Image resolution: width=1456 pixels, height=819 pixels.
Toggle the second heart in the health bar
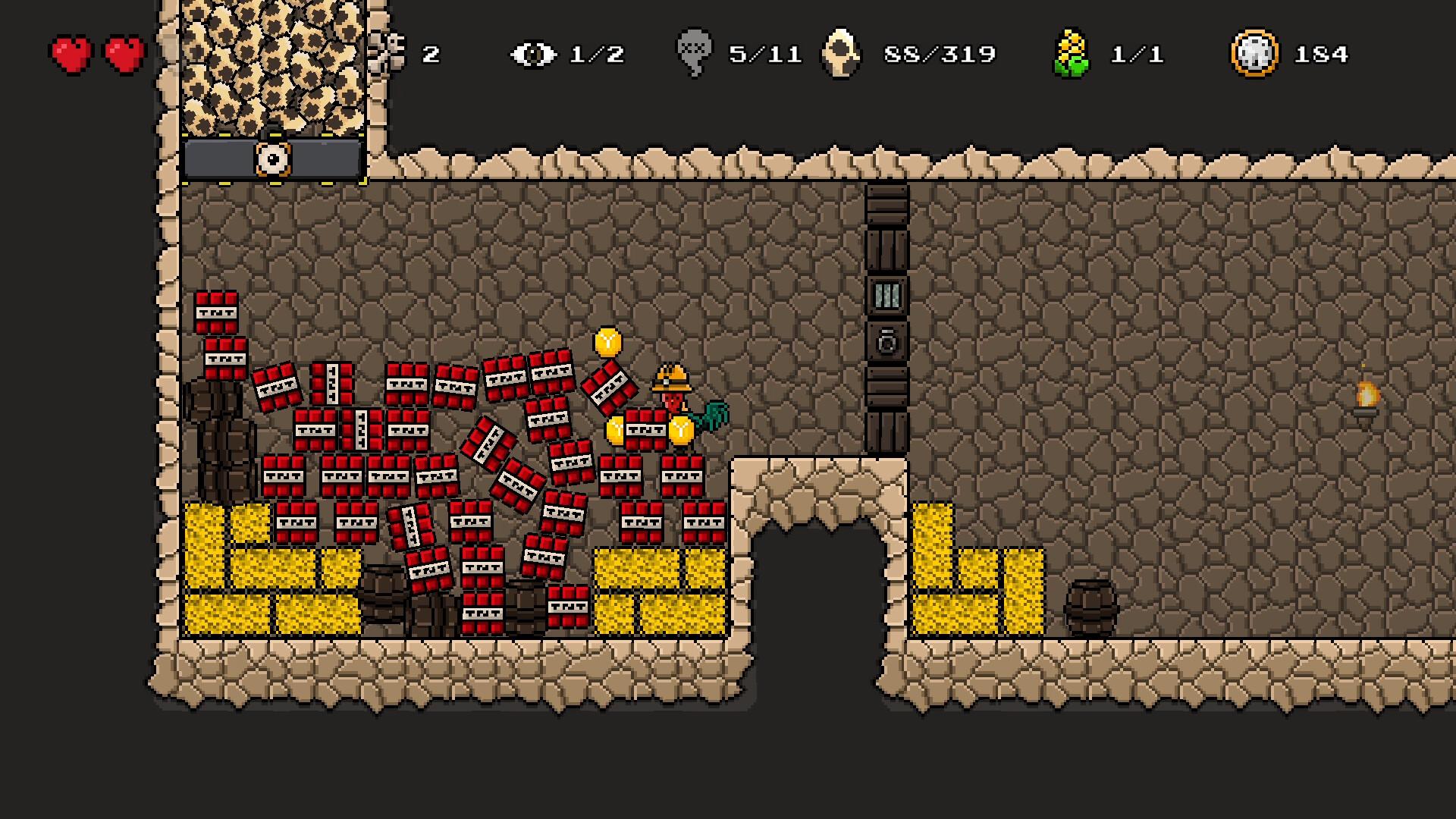[x=121, y=53]
